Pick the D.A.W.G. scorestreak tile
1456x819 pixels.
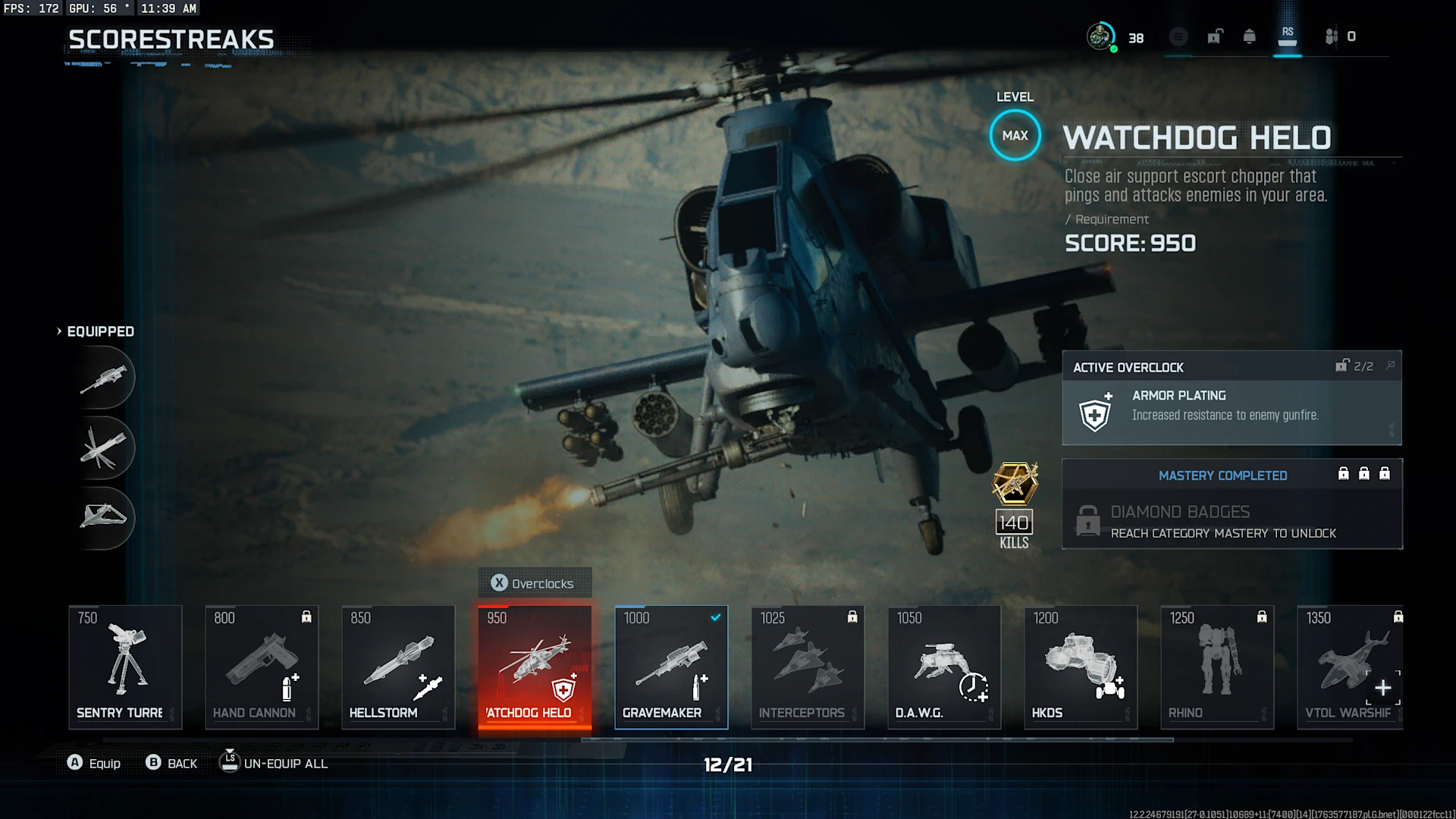[944, 666]
